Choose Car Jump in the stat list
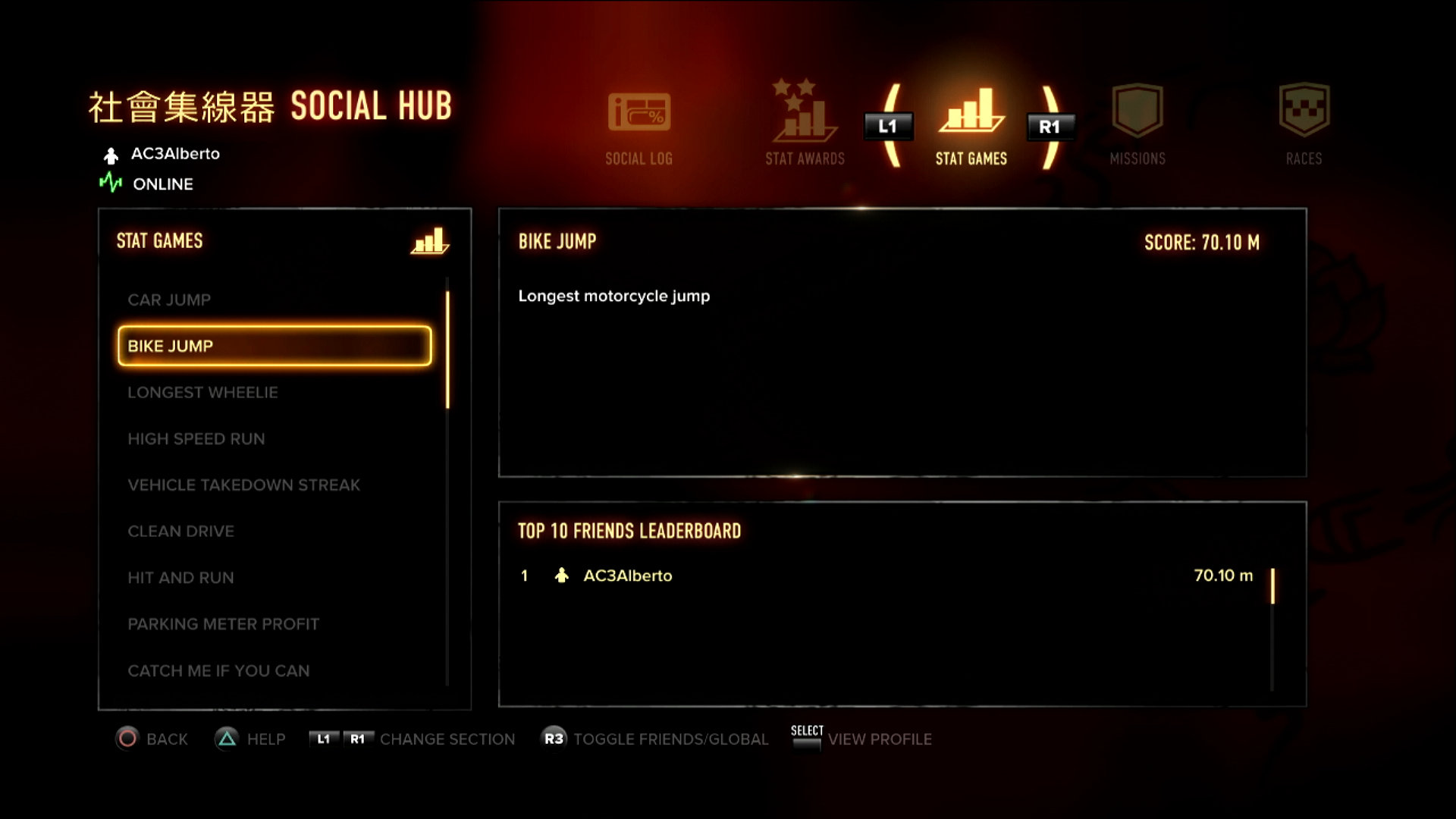 coord(169,300)
